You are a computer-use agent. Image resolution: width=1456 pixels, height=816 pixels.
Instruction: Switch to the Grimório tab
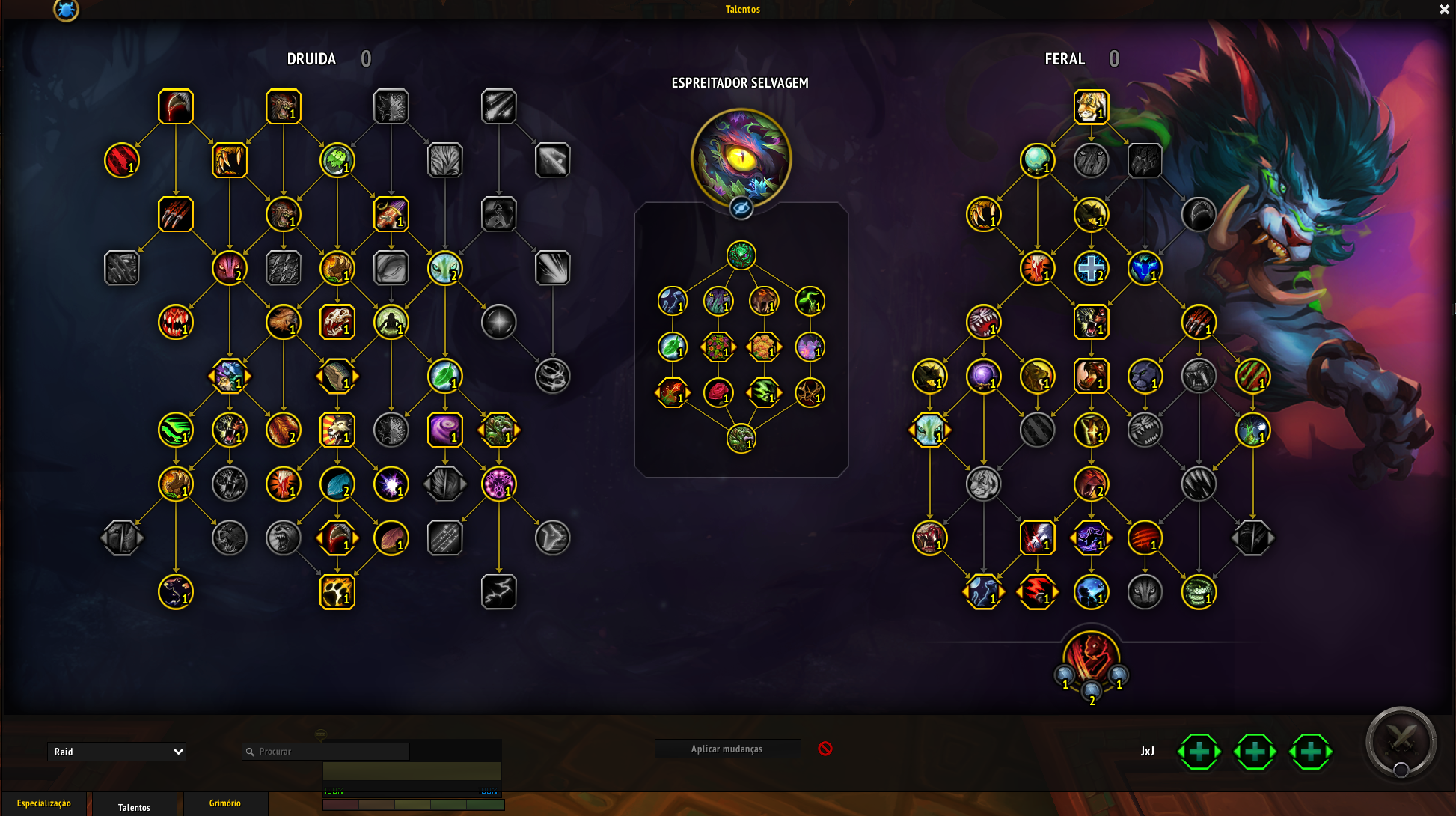point(225,803)
